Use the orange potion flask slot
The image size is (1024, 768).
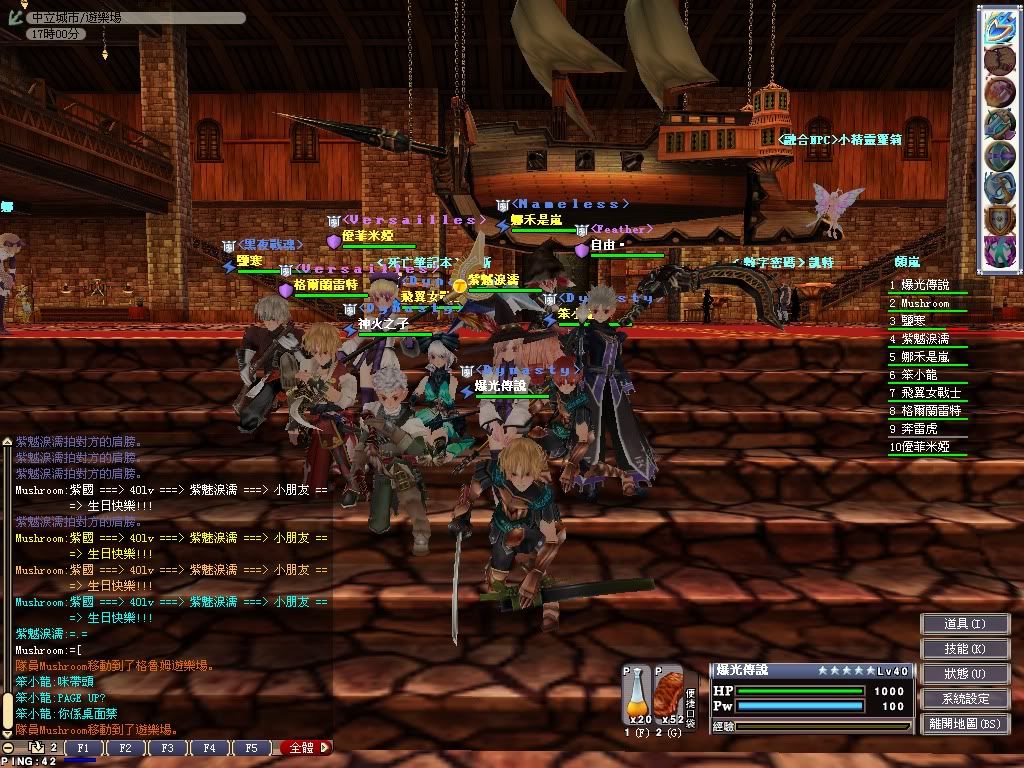pos(636,694)
